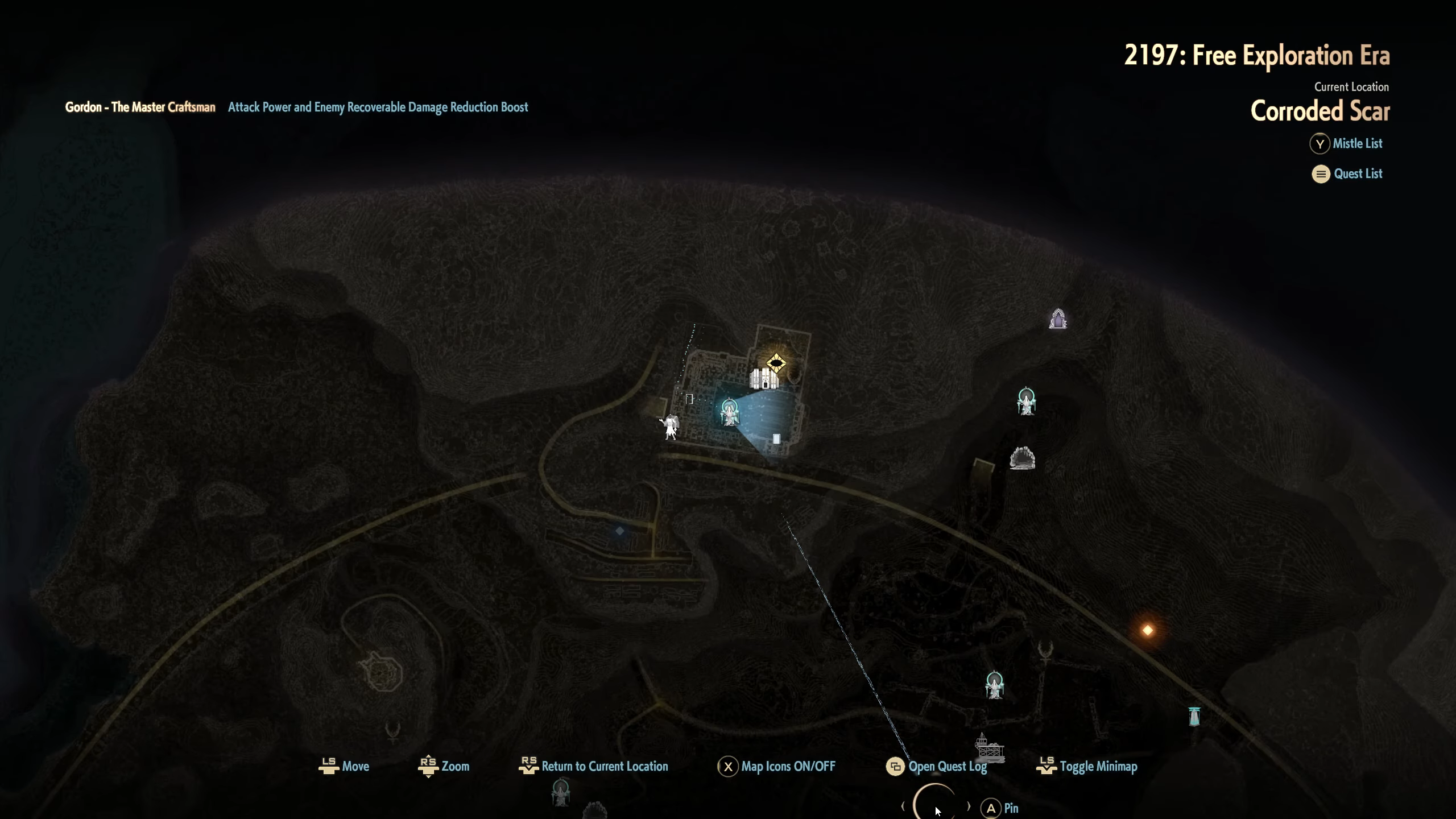Click the teal pillar map icon
Viewport: 1456px width, 819px height.
tap(1194, 716)
